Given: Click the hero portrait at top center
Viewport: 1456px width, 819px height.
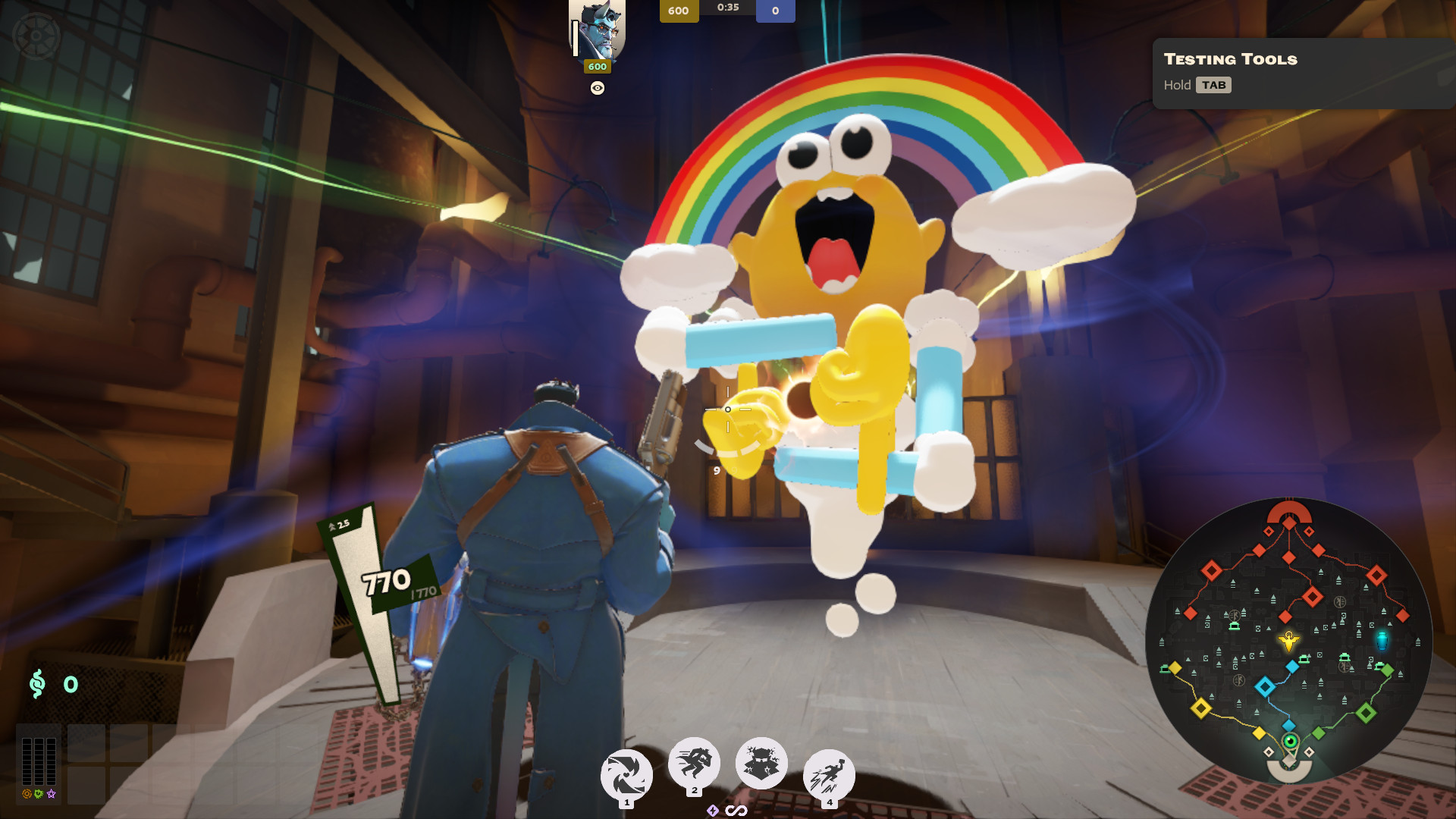Looking at the screenshot, I should tap(598, 29).
